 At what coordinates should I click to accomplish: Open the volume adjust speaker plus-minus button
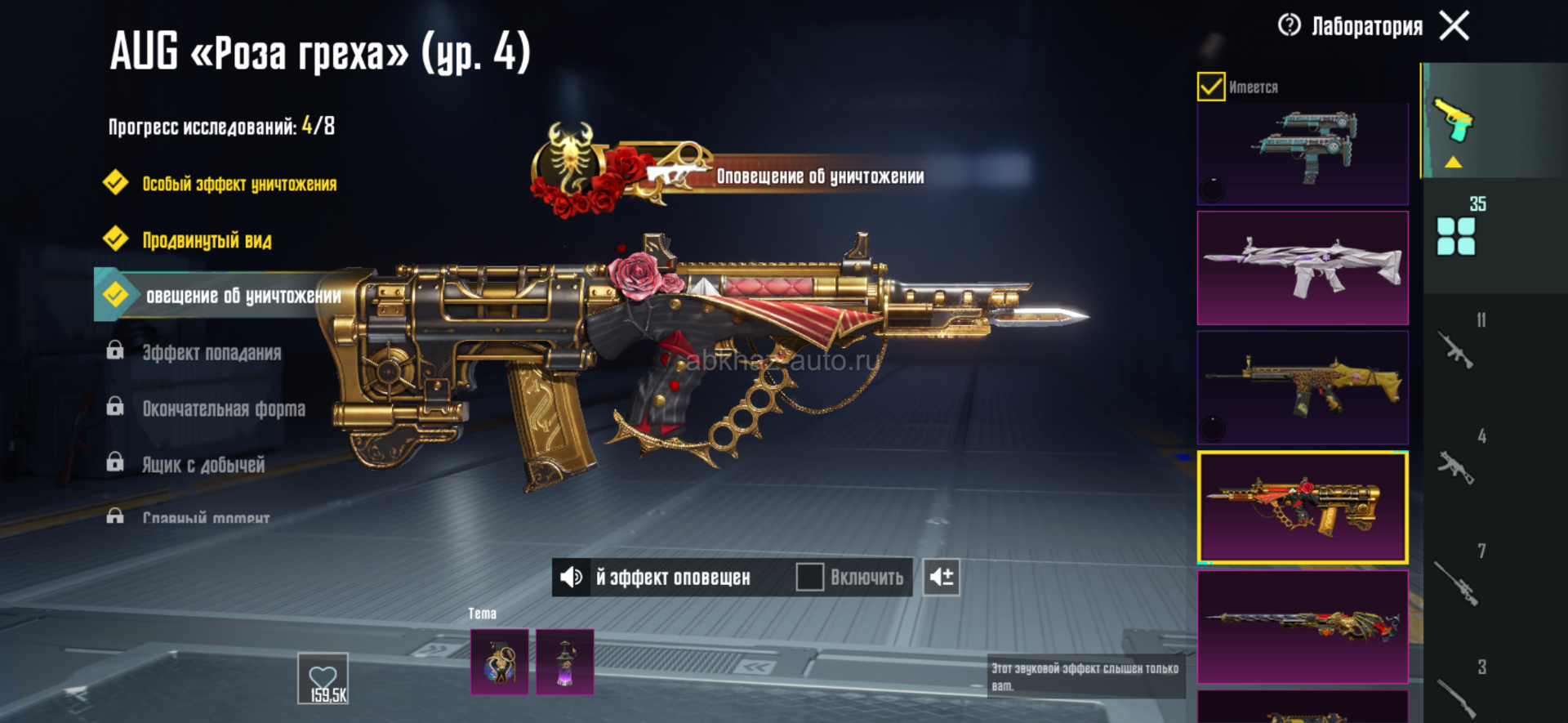pos(941,578)
